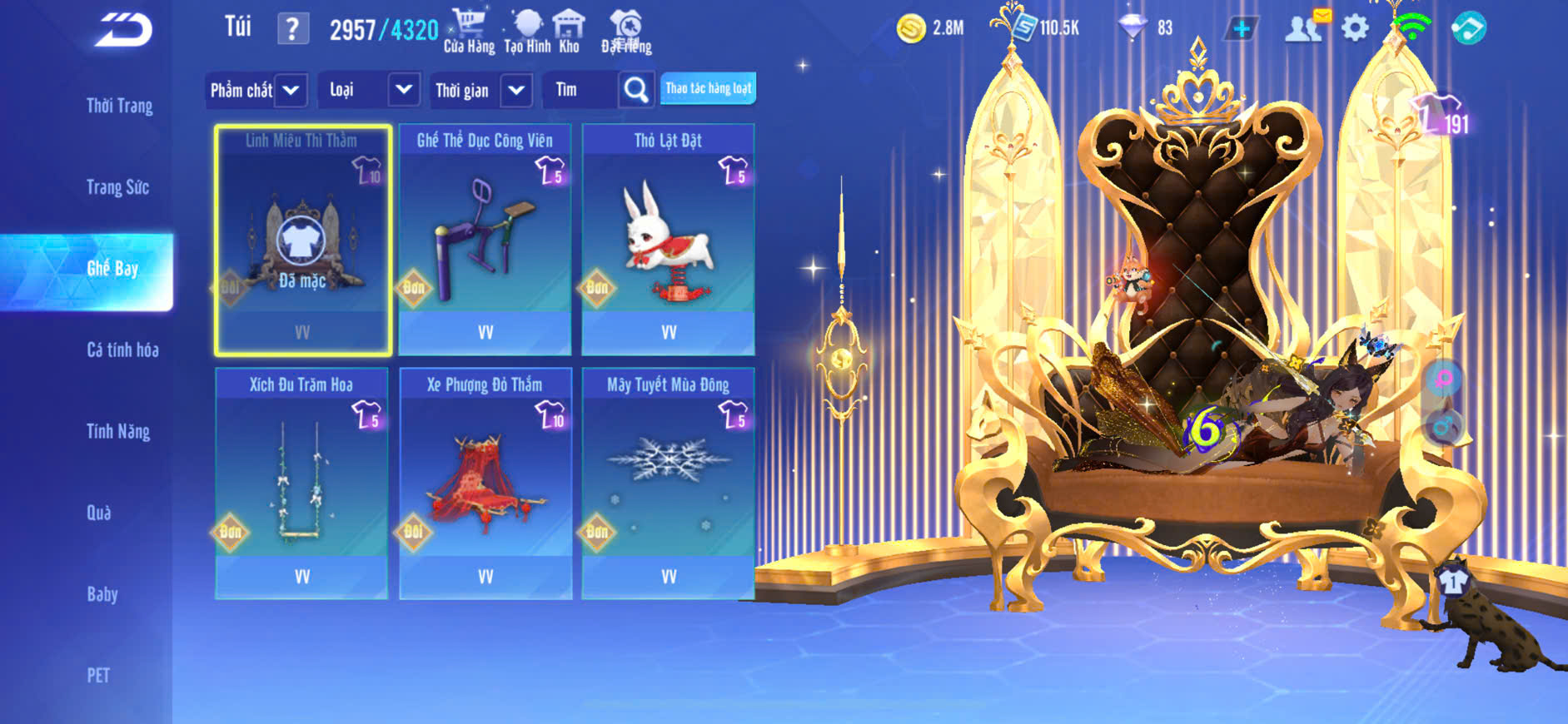Go back using the top-left arrow
This screenshot has height=724, width=1568.
pyautogui.click(x=124, y=30)
